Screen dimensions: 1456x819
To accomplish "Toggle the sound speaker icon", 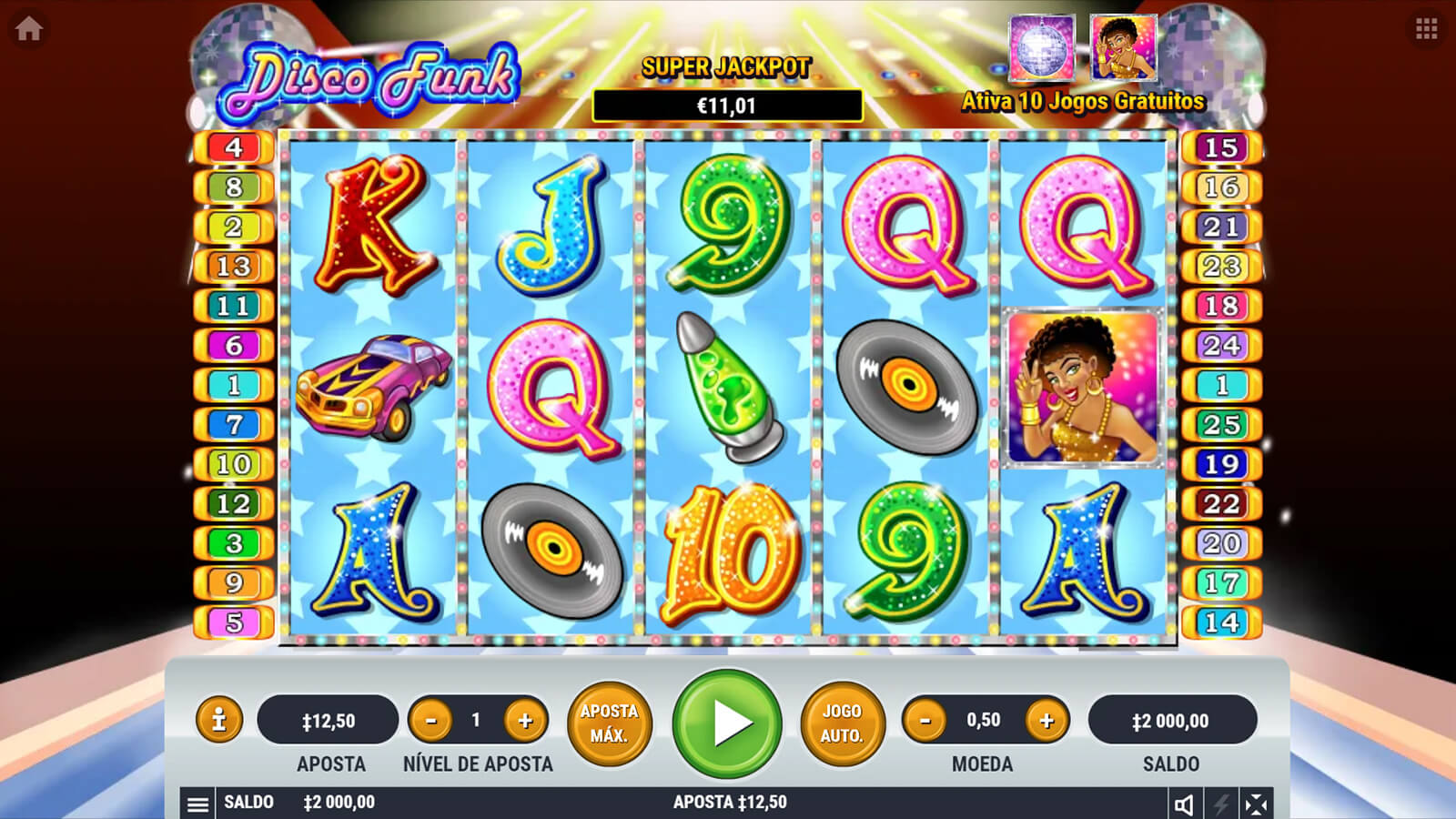I will point(1184,804).
